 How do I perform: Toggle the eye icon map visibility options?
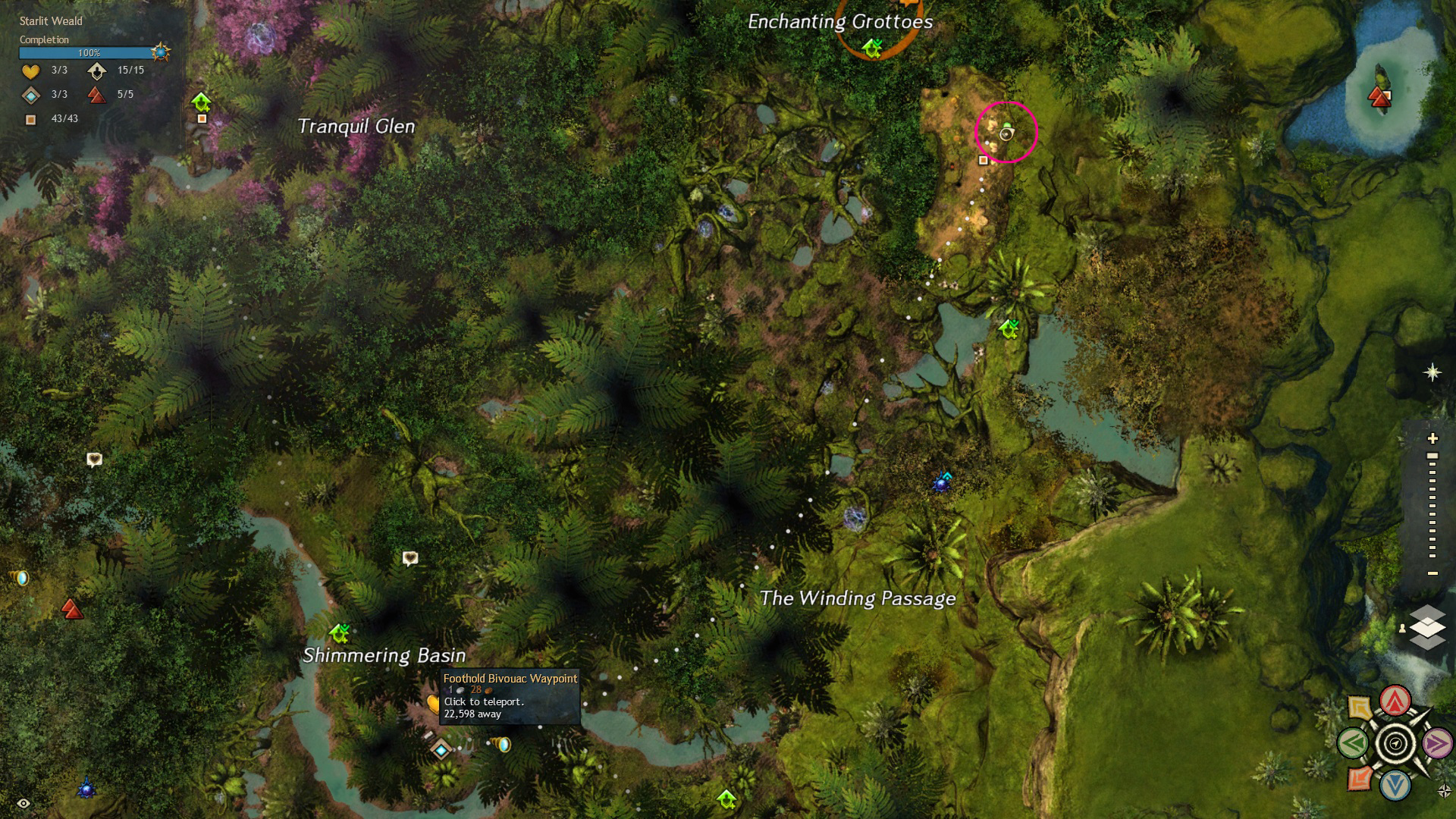coord(24,803)
